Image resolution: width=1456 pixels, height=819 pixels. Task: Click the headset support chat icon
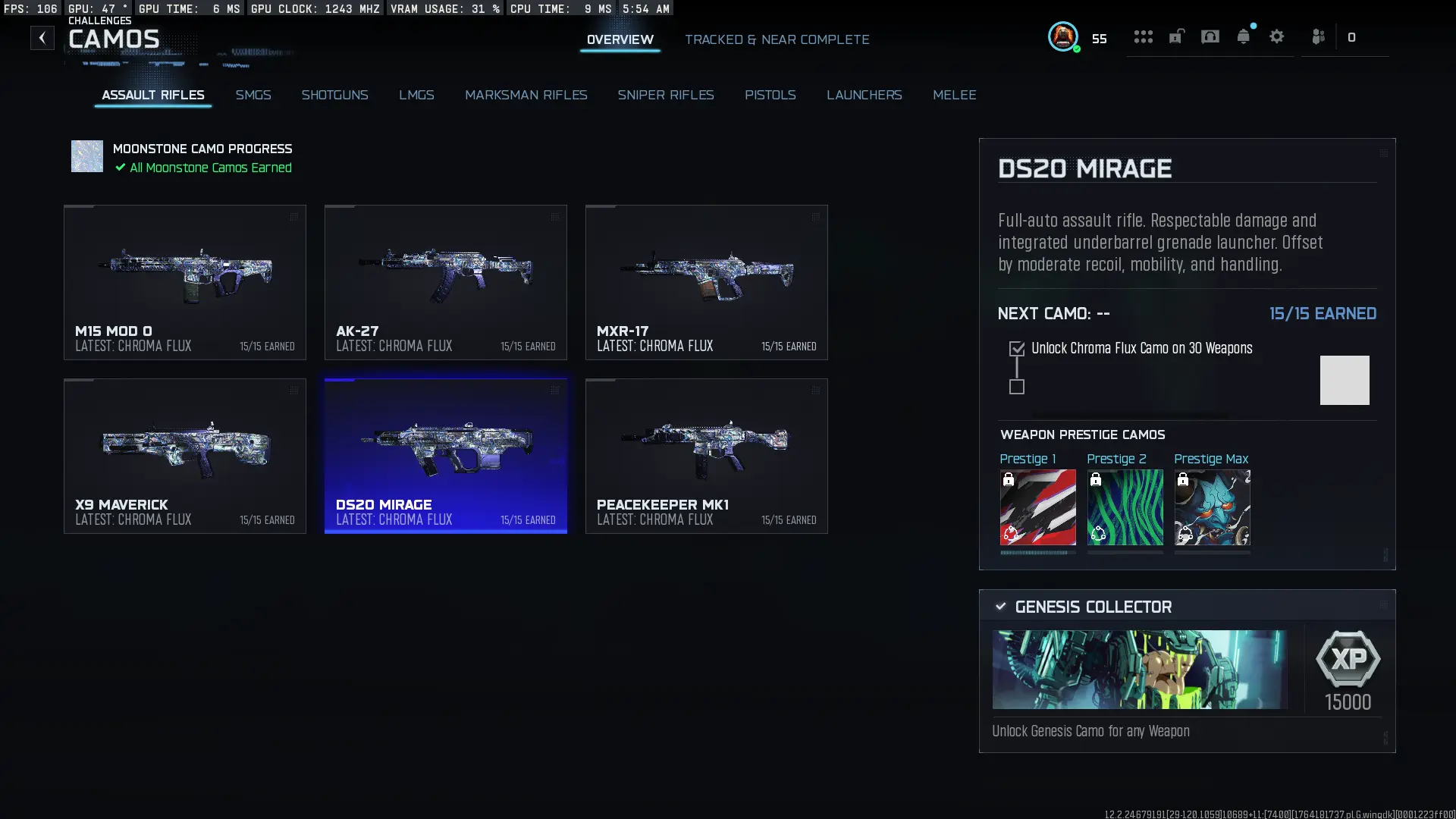pos(1210,36)
